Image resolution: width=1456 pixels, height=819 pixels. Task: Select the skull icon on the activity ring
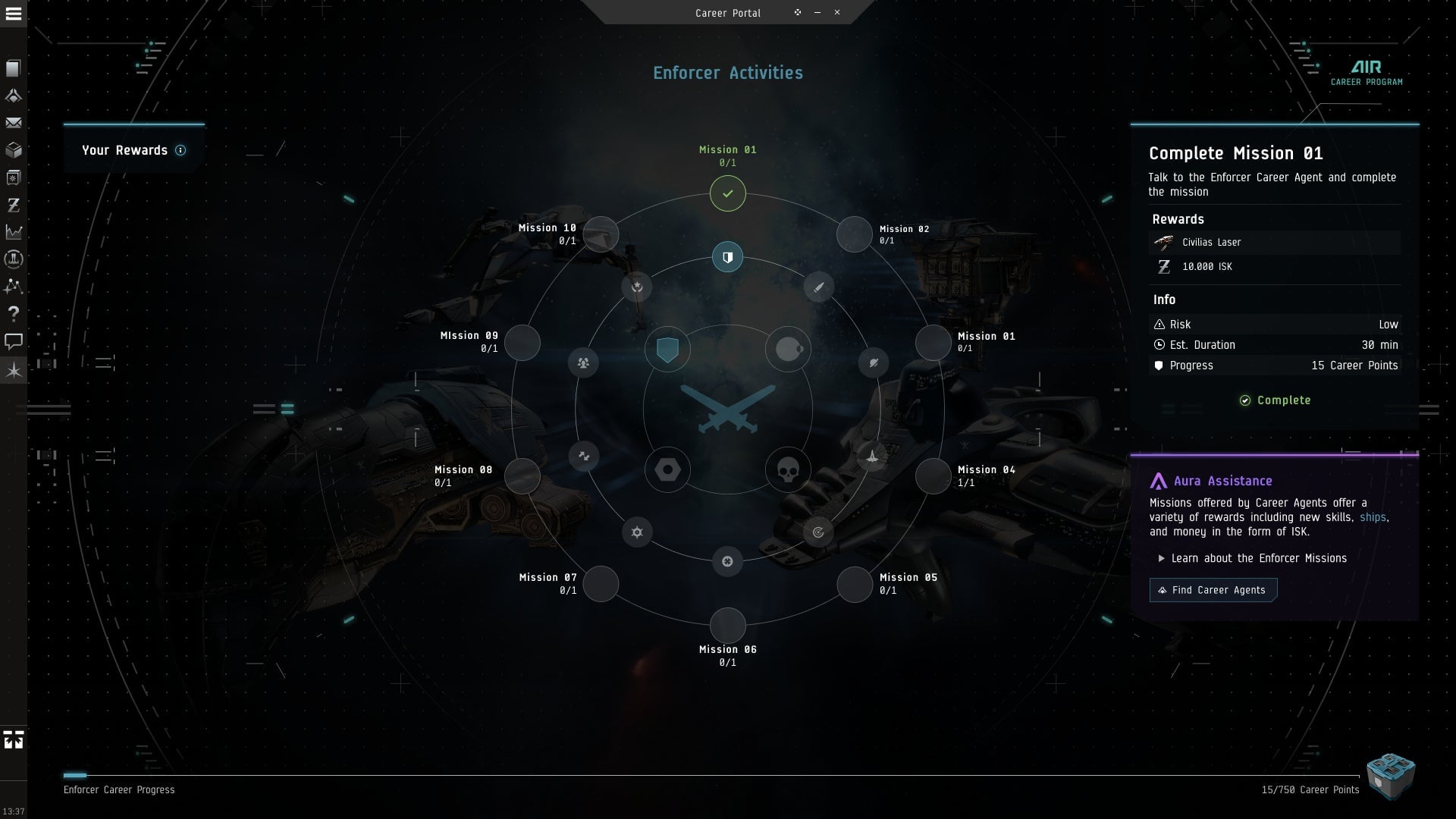pyautogui.click(x=789, y=469)
